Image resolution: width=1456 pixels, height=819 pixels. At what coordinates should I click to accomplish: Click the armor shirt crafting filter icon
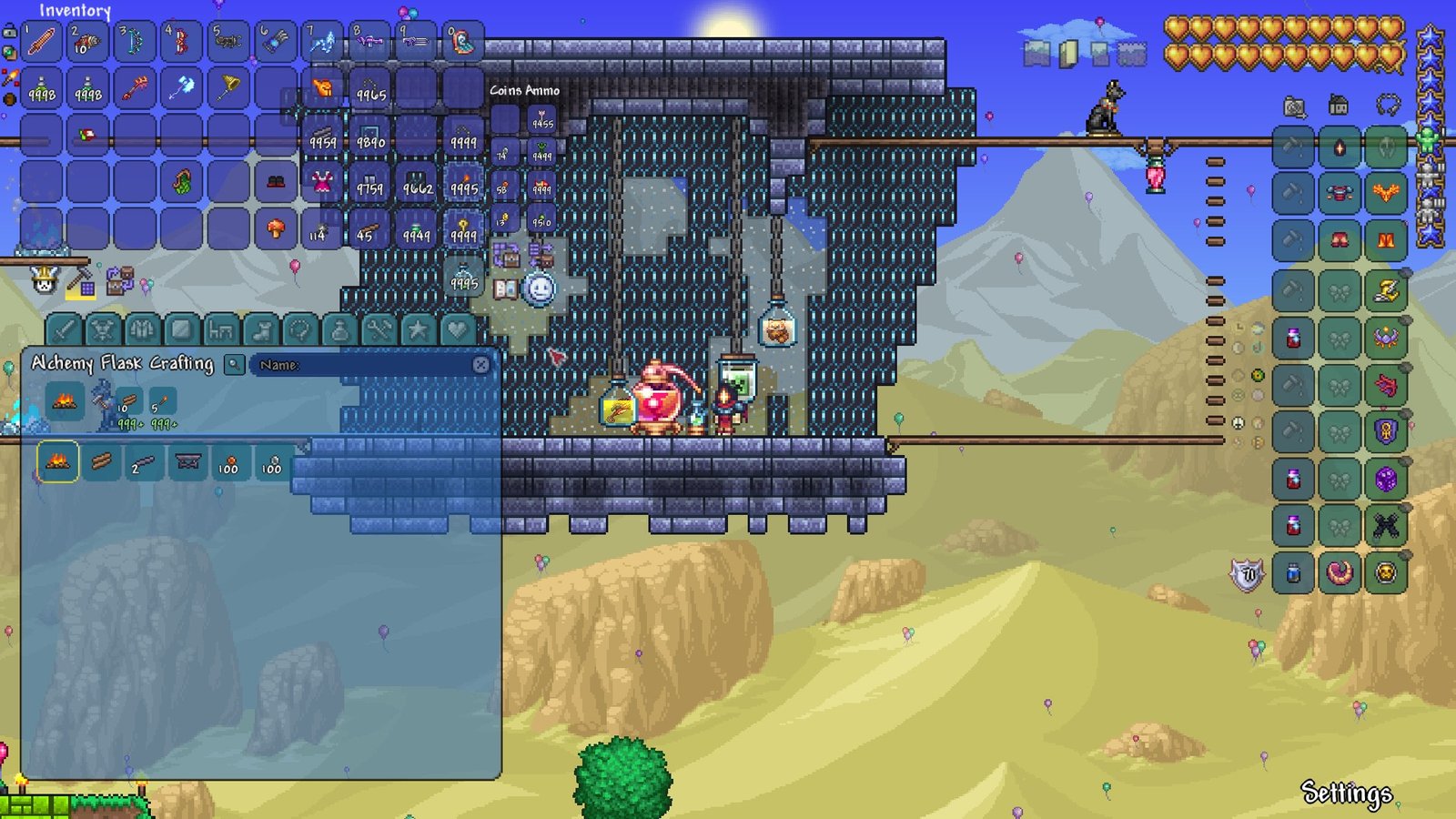coord(141,329)
